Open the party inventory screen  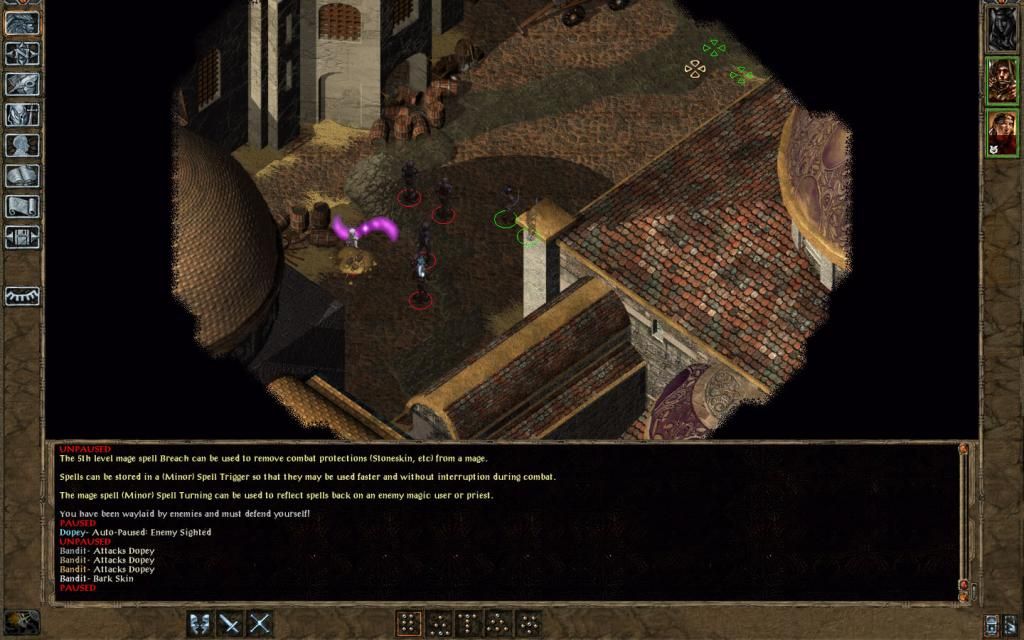(x=22, y=115)
